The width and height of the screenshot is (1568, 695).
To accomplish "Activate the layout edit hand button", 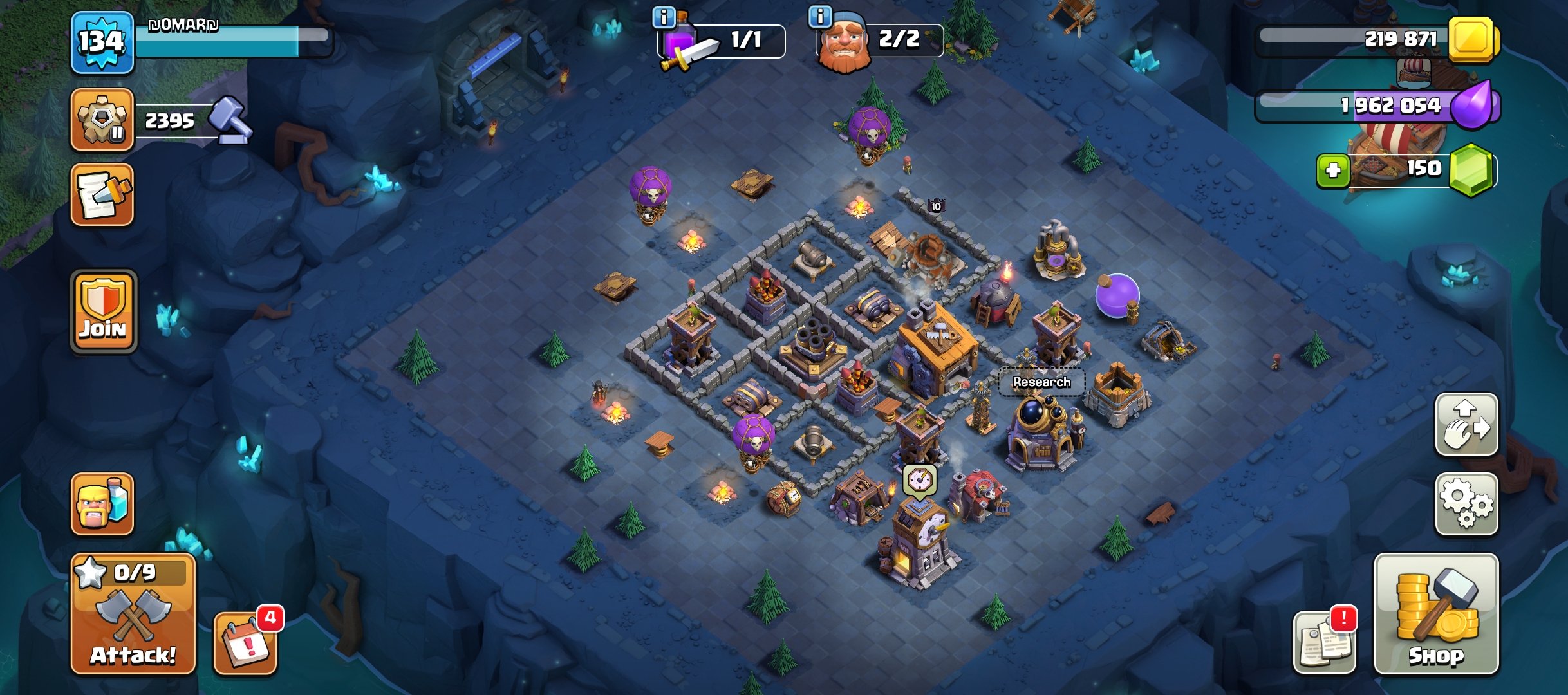I will [x=1466, y=425].
